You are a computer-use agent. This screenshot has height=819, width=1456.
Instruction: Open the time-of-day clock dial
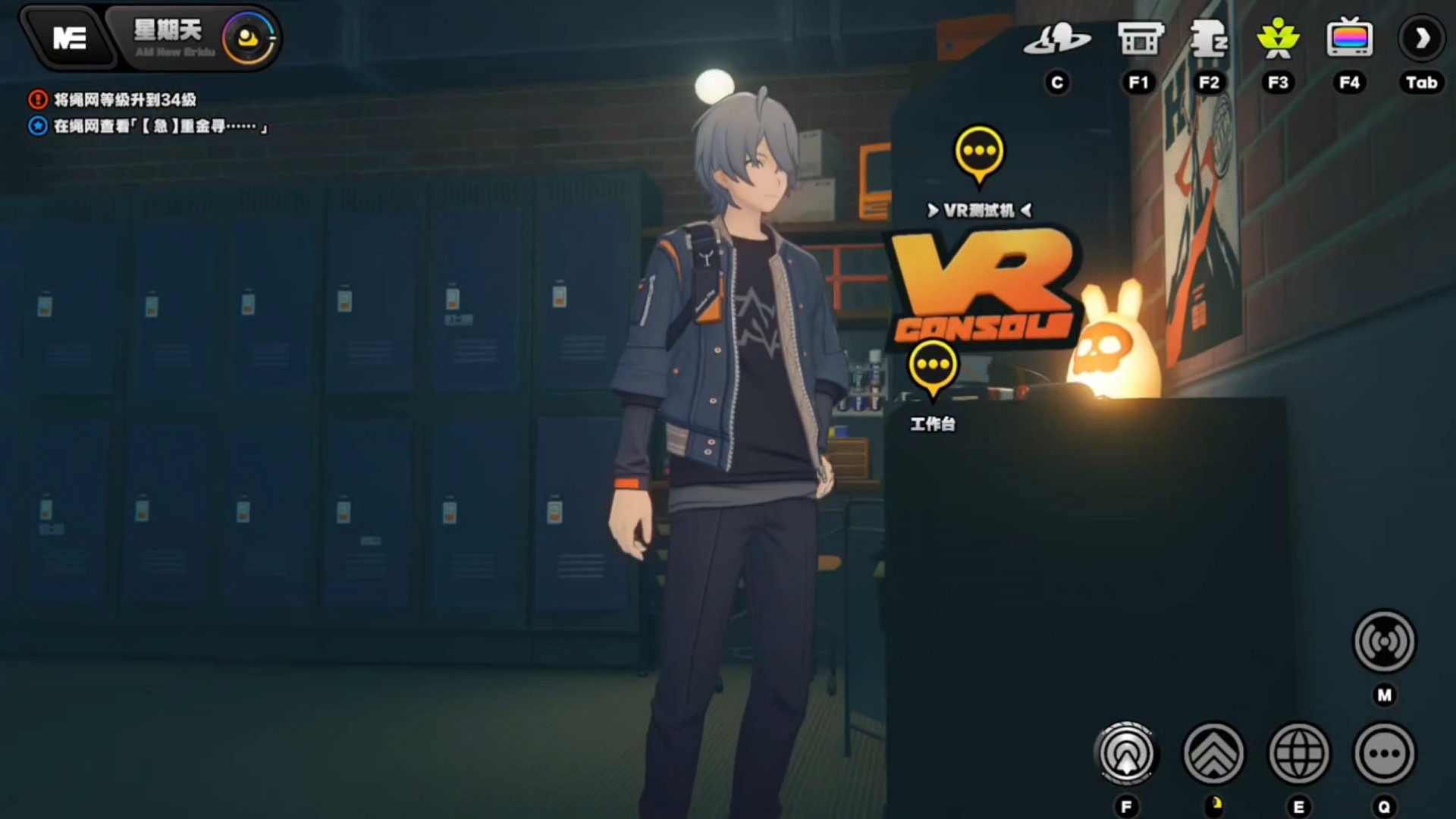pyautogui.click(x=248, y=38)
